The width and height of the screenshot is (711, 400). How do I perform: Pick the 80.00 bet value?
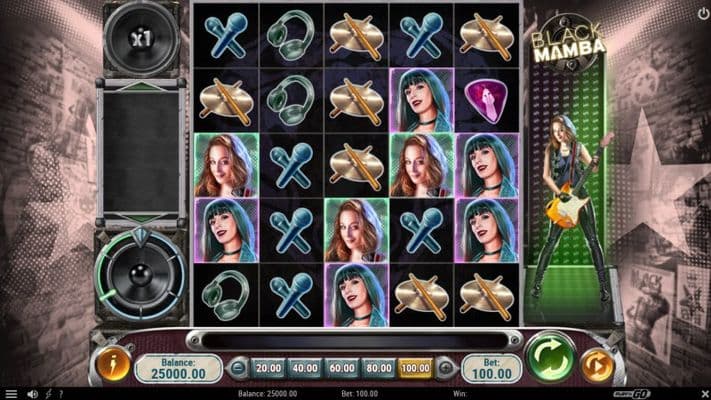[378, 369]
